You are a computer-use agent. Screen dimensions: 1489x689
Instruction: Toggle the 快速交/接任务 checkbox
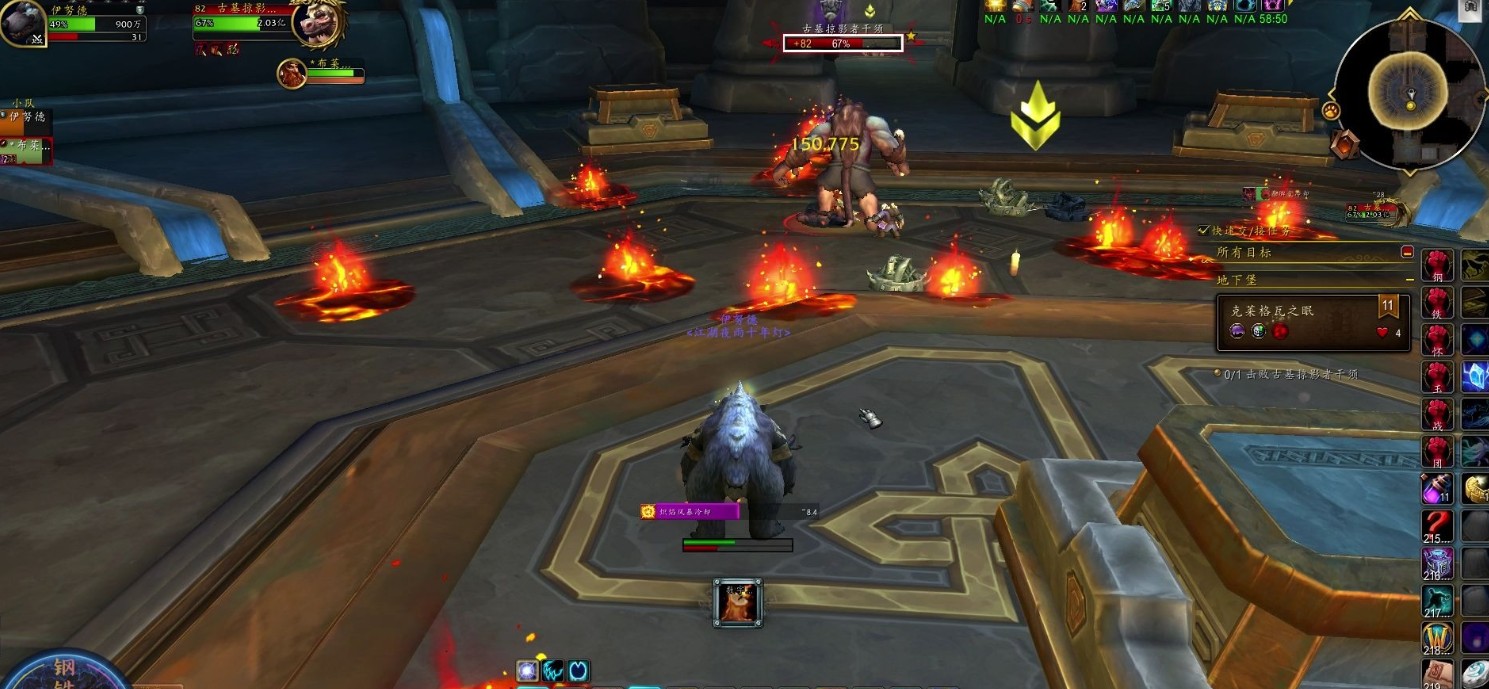coord(1203,230)
